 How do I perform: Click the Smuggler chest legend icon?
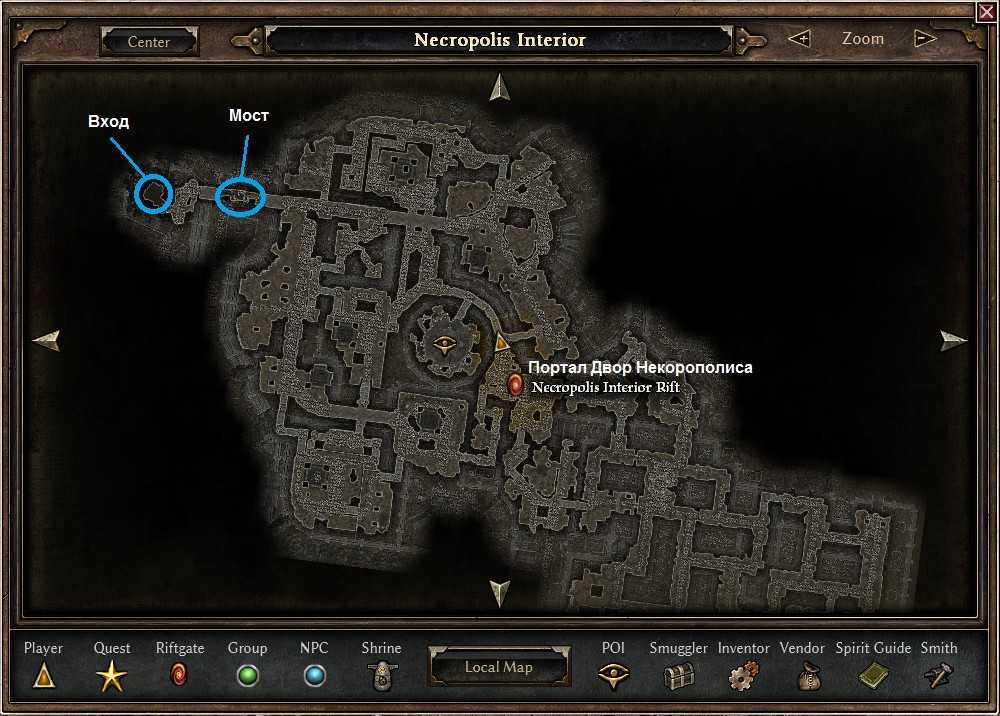679,677
